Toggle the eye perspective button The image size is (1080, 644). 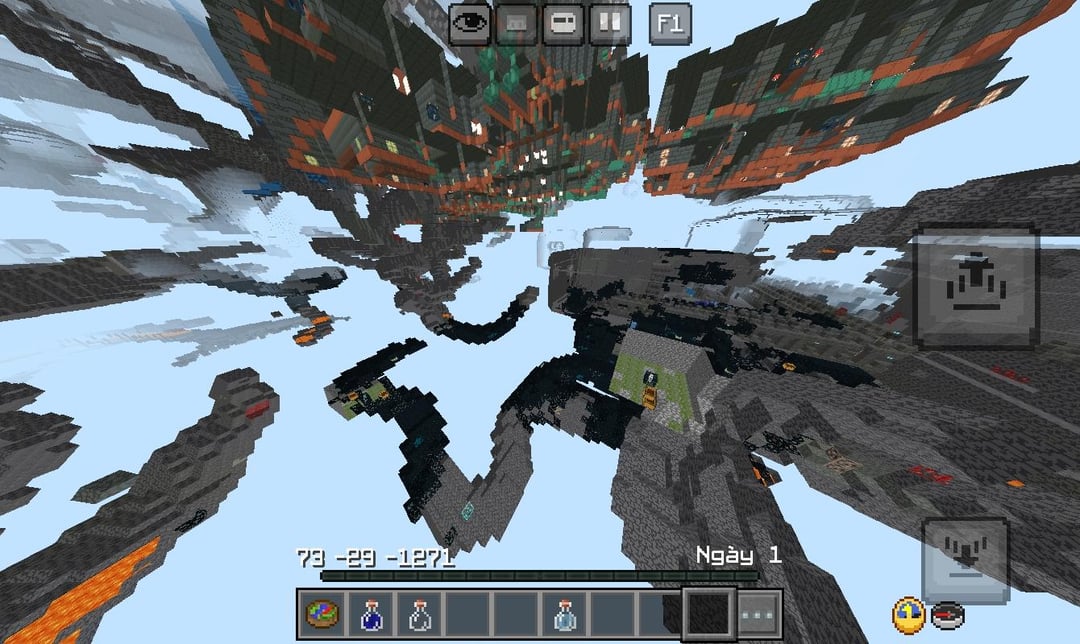(x=469, y=23)
